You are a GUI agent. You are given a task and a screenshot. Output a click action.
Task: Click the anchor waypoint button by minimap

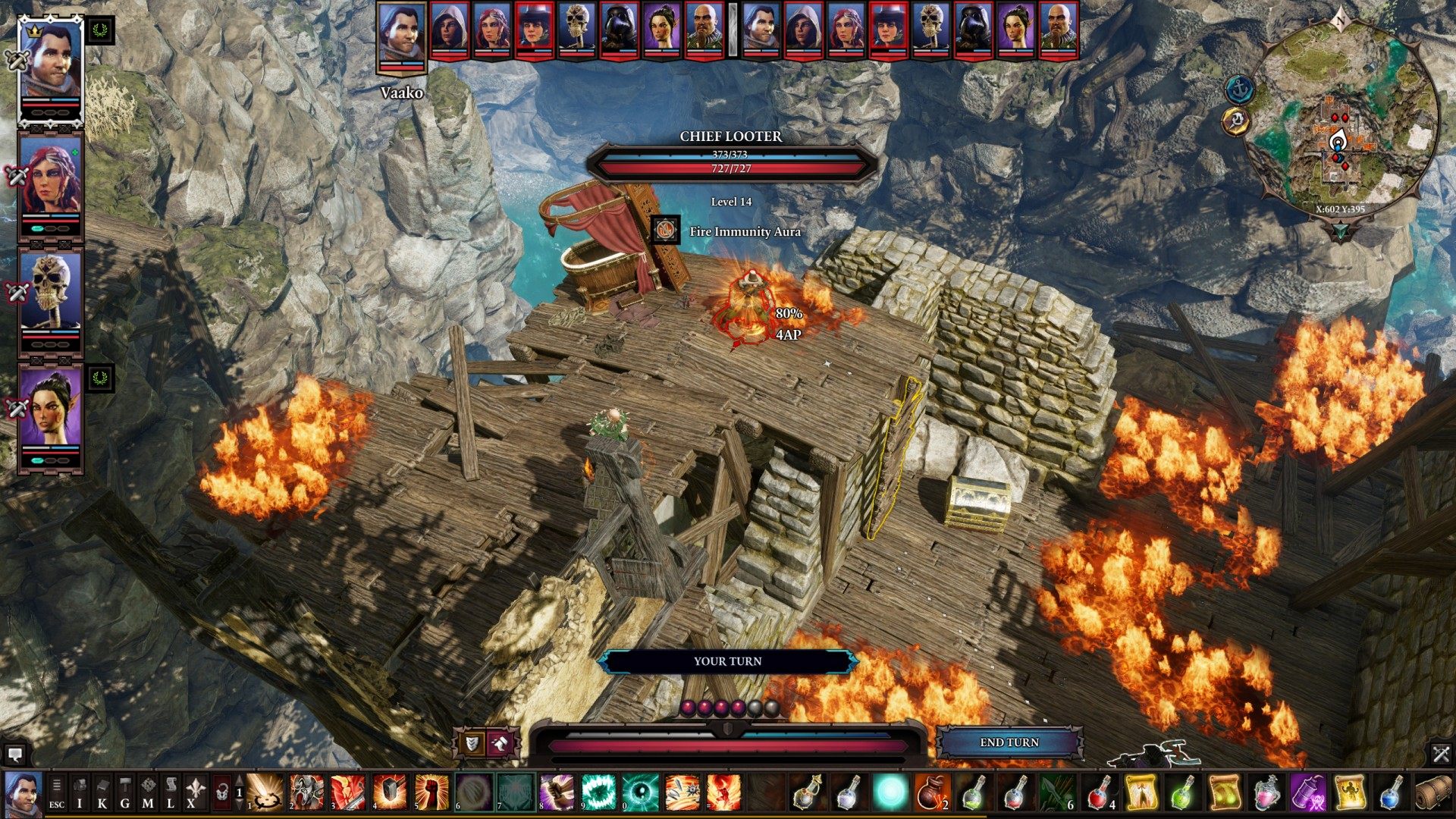[1240, 89]
